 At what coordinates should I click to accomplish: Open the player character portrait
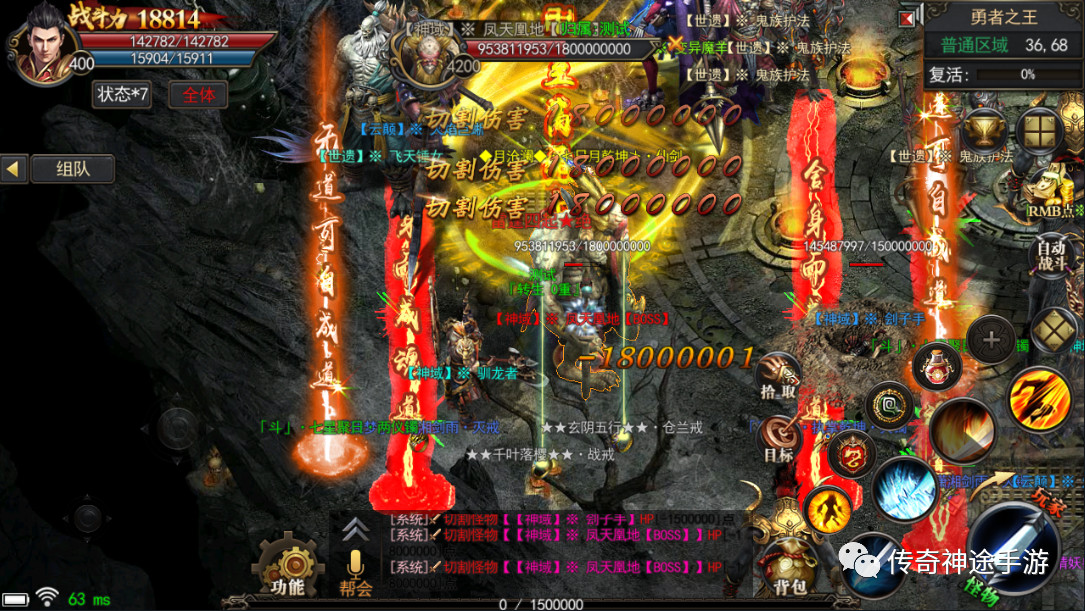point(40,42)
